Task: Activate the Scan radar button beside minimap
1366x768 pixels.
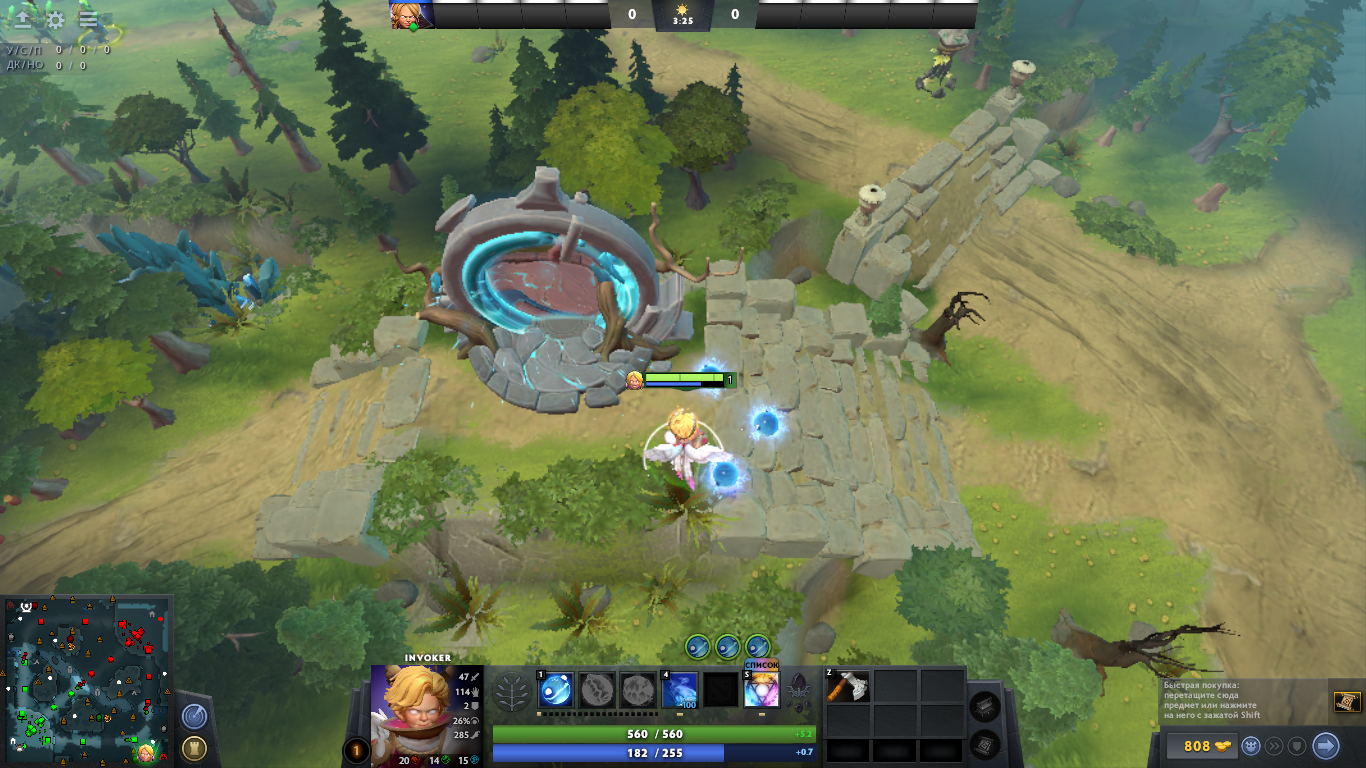Action: coord(194,716)
